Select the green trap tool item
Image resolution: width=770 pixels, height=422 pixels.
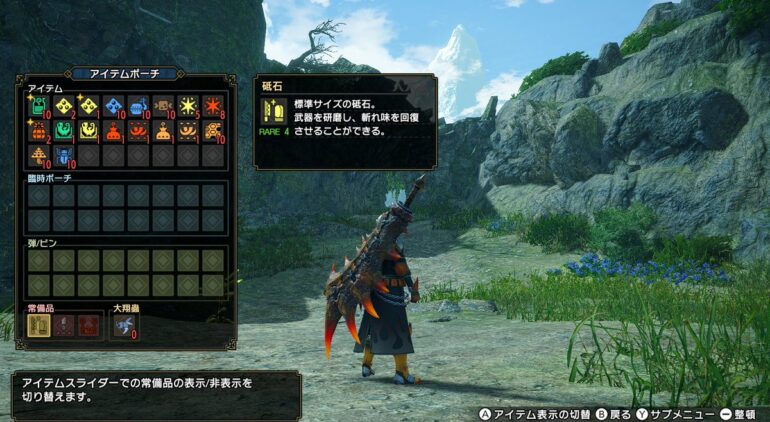point(64,131)
